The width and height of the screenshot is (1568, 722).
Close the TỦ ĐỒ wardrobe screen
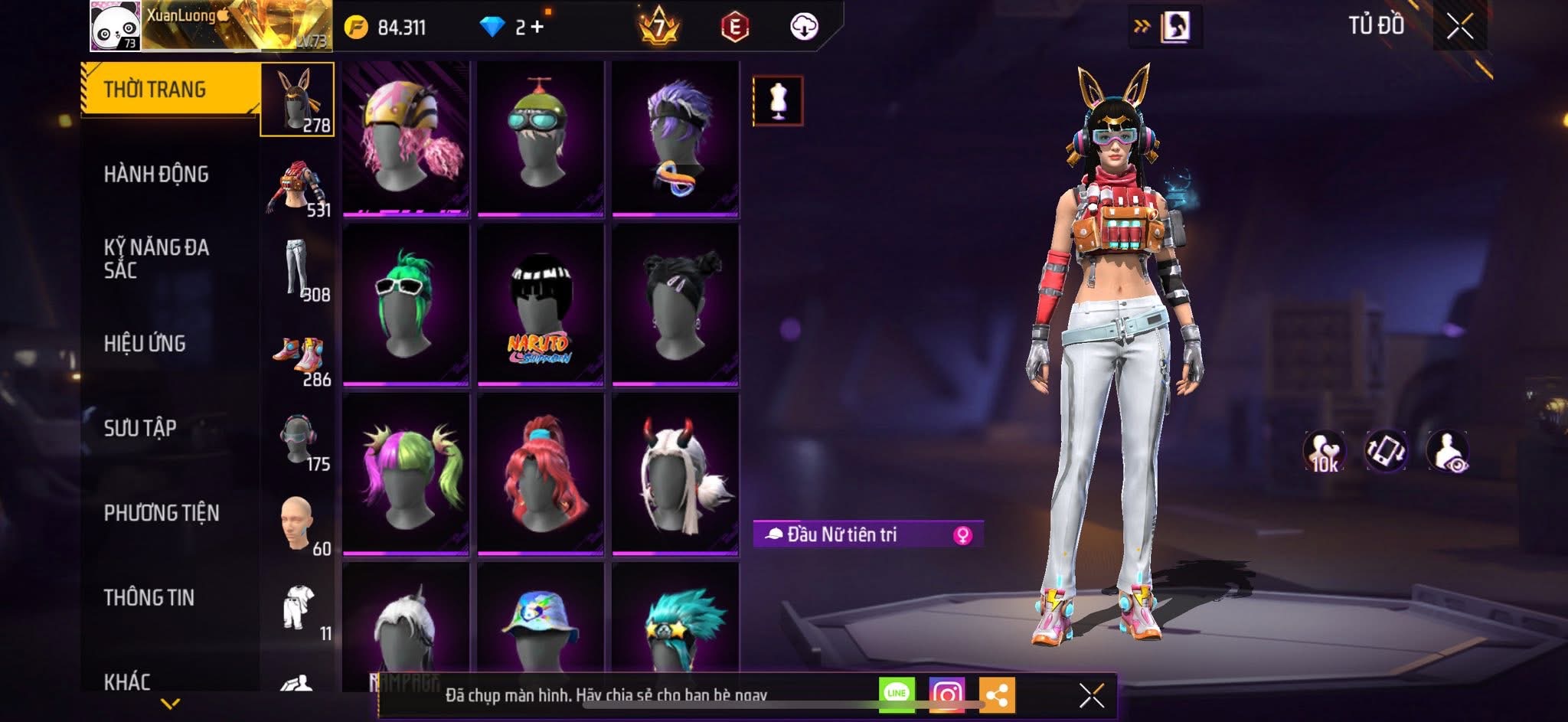tap(1459, 27)
